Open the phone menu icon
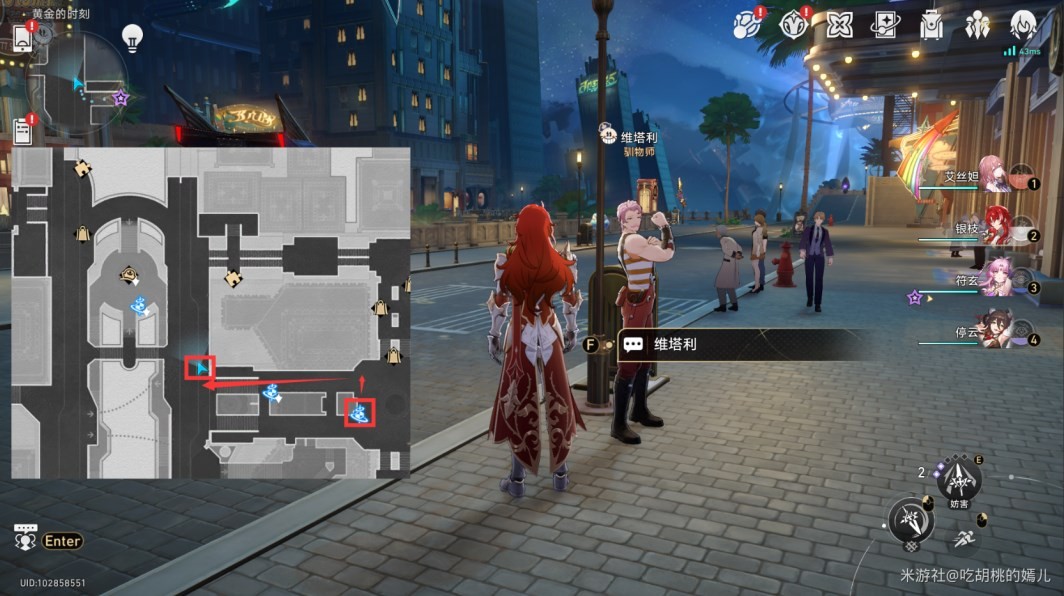 coord(23,37)
